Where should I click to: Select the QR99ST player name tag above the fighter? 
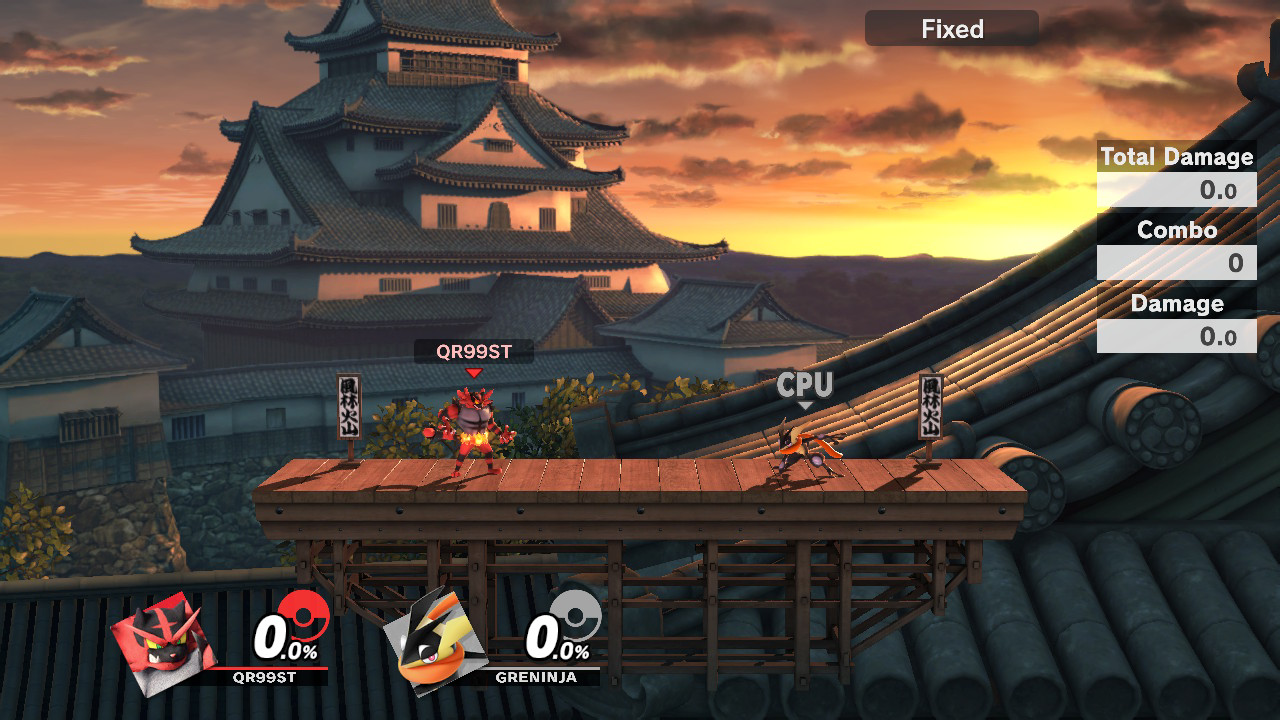[x=474, y=351]
